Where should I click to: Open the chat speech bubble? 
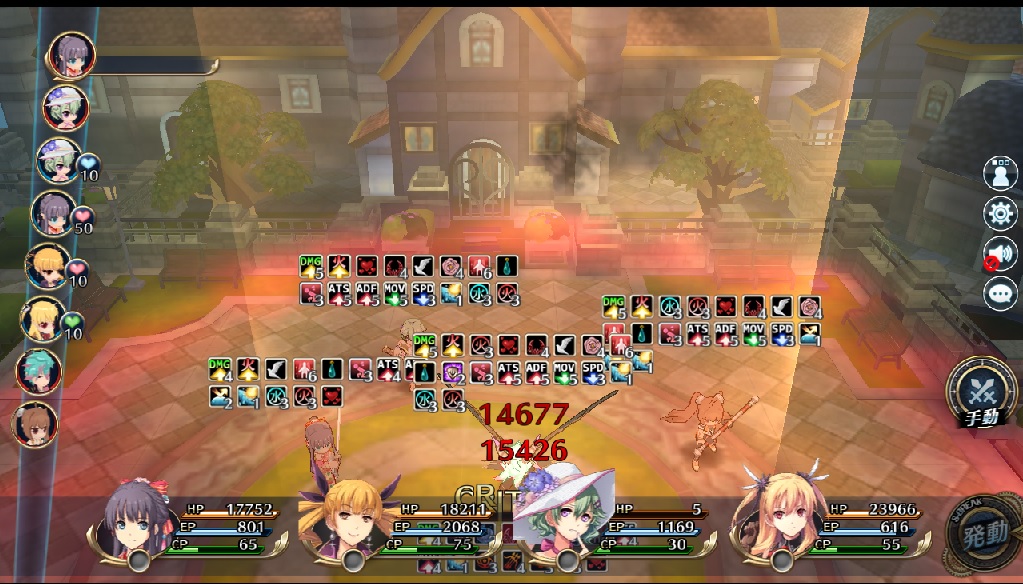[999, 293]
